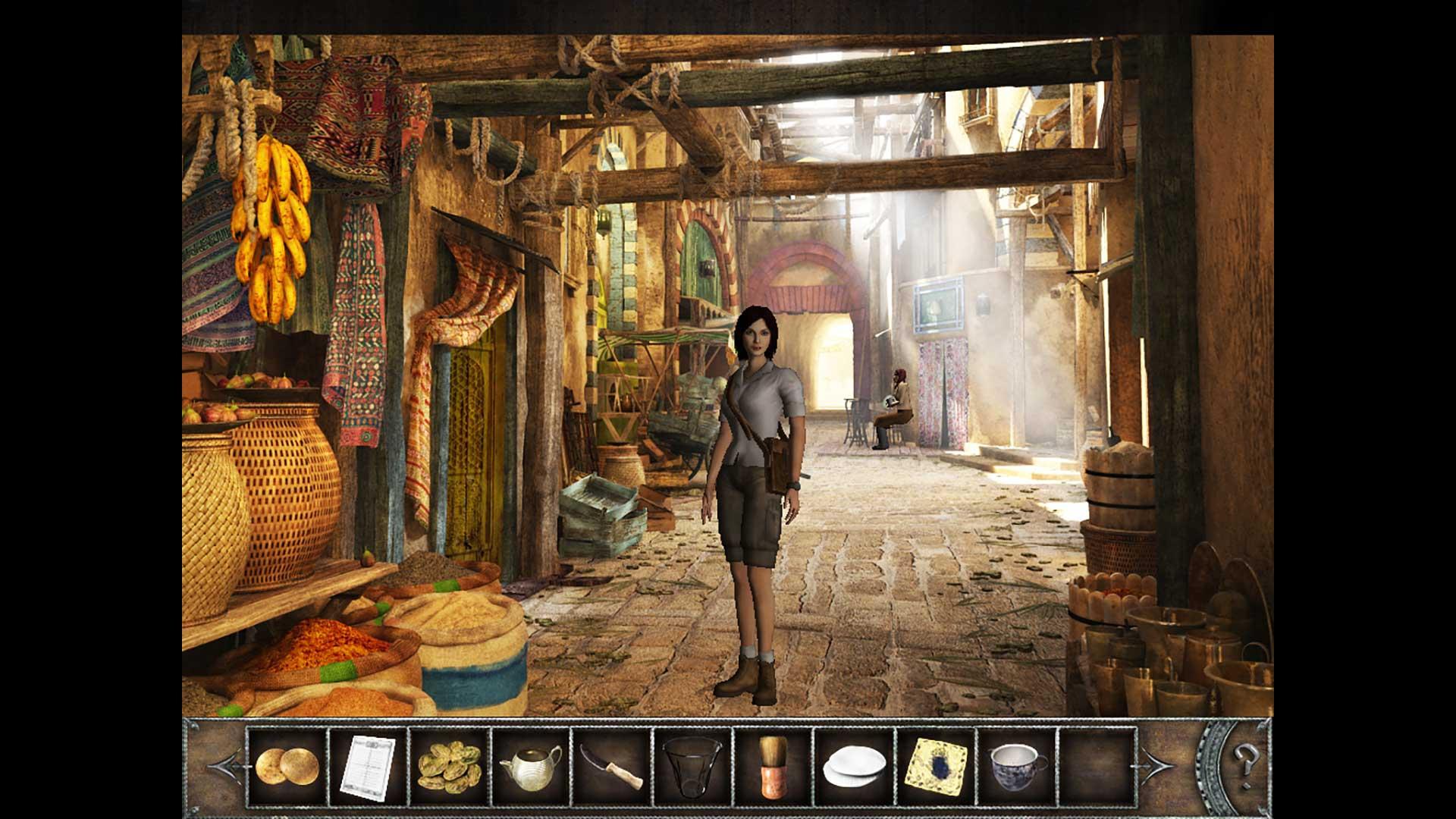Open help with the question mark button
Screen dimensions: 1456x819
[1244, 757]
